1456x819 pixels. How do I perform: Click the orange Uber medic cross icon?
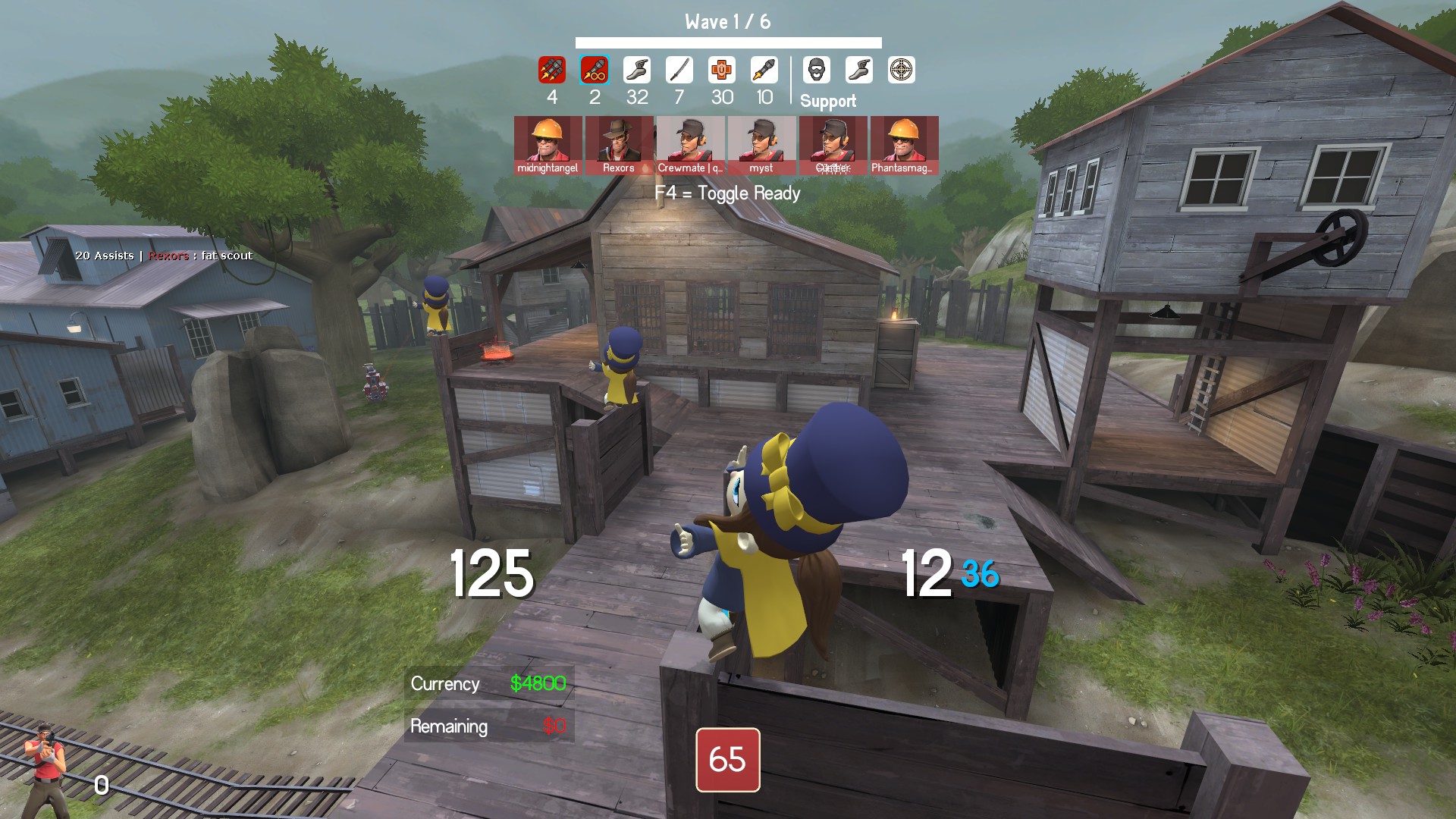[x=722, y=70]
